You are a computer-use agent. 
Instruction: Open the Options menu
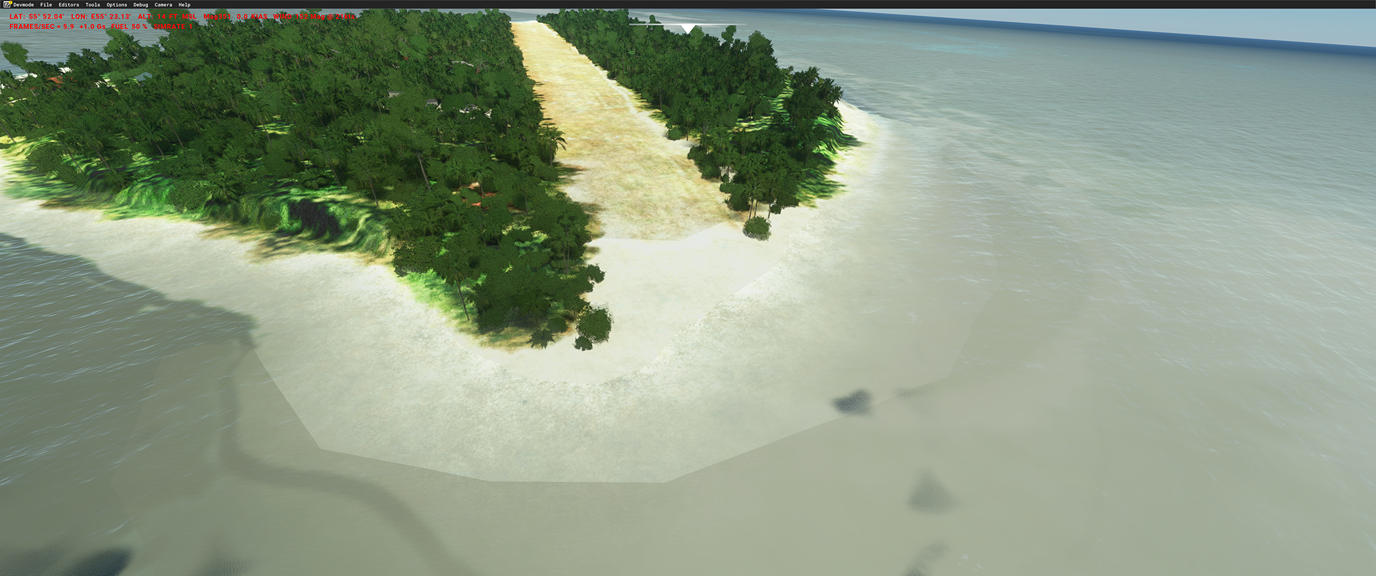pyautogui.click(x=117, y=5)
